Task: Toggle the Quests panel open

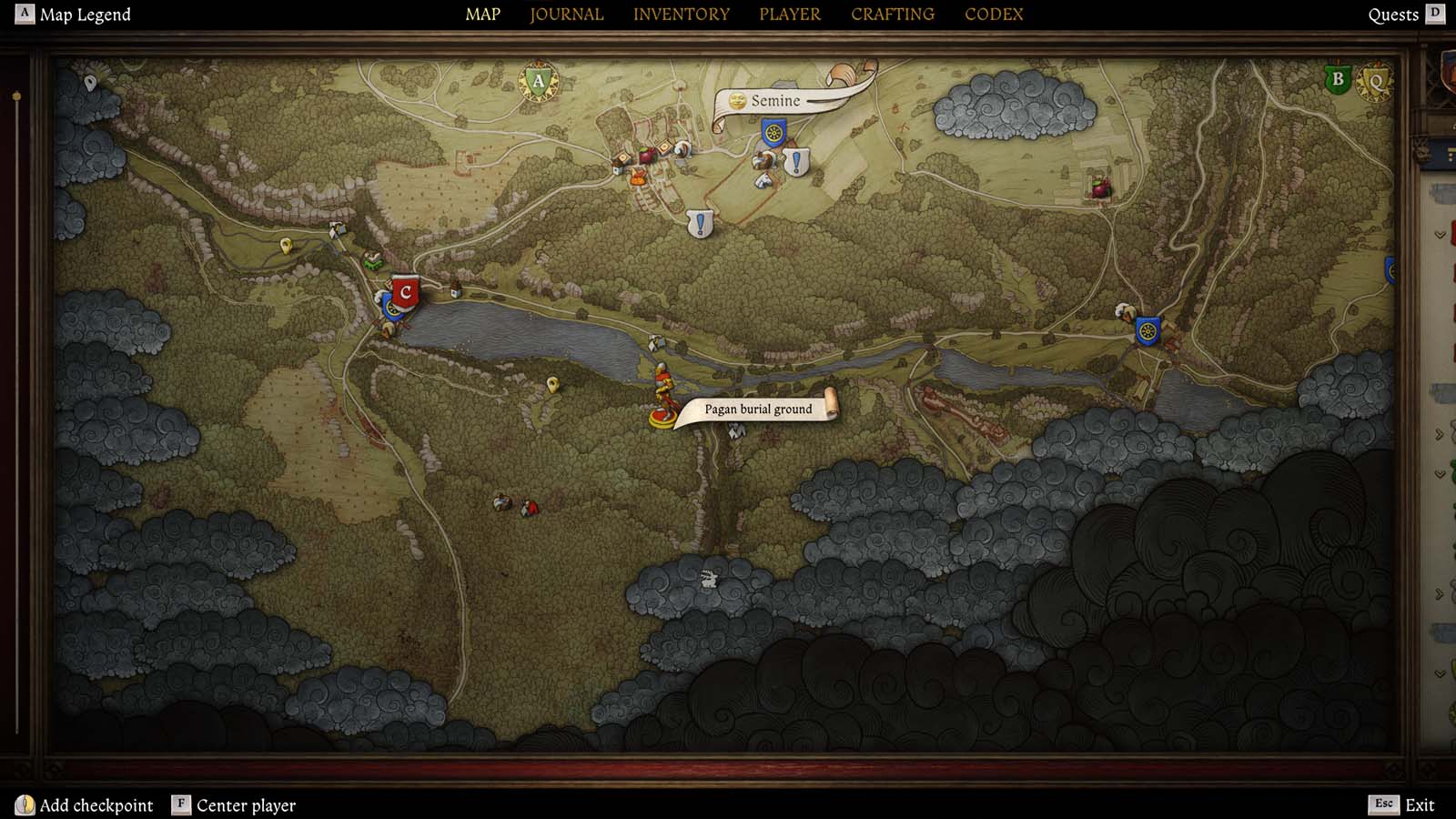Action: pos(1394,14)
